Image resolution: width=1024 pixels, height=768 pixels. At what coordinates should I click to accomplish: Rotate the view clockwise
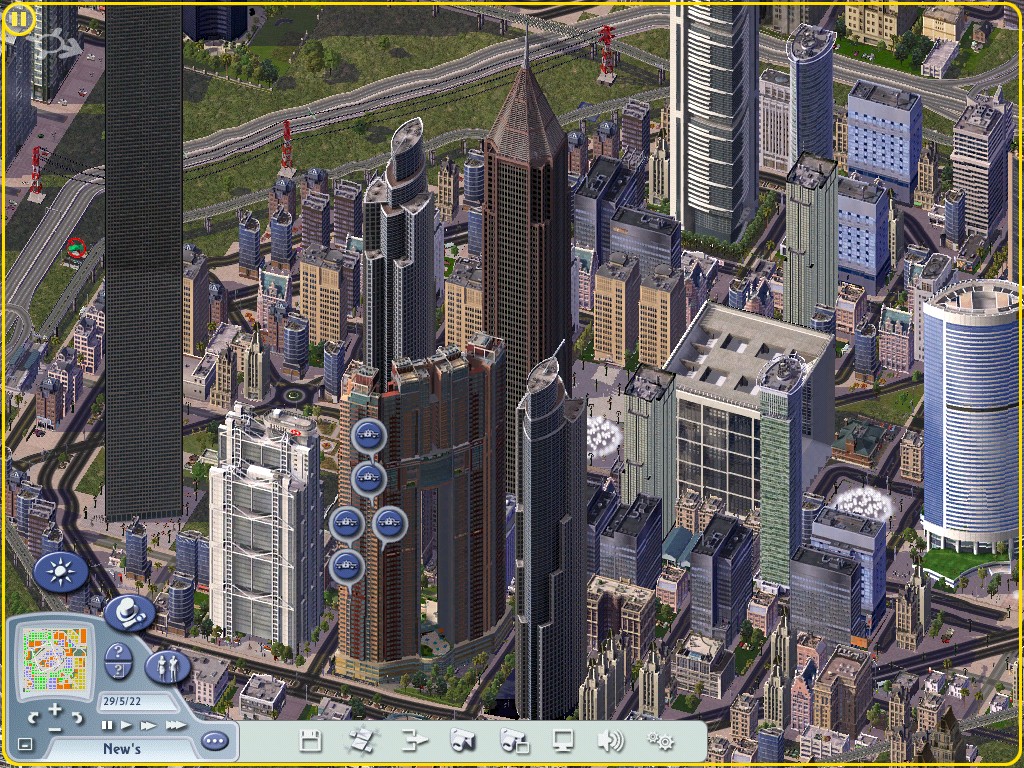pos(77,718)
